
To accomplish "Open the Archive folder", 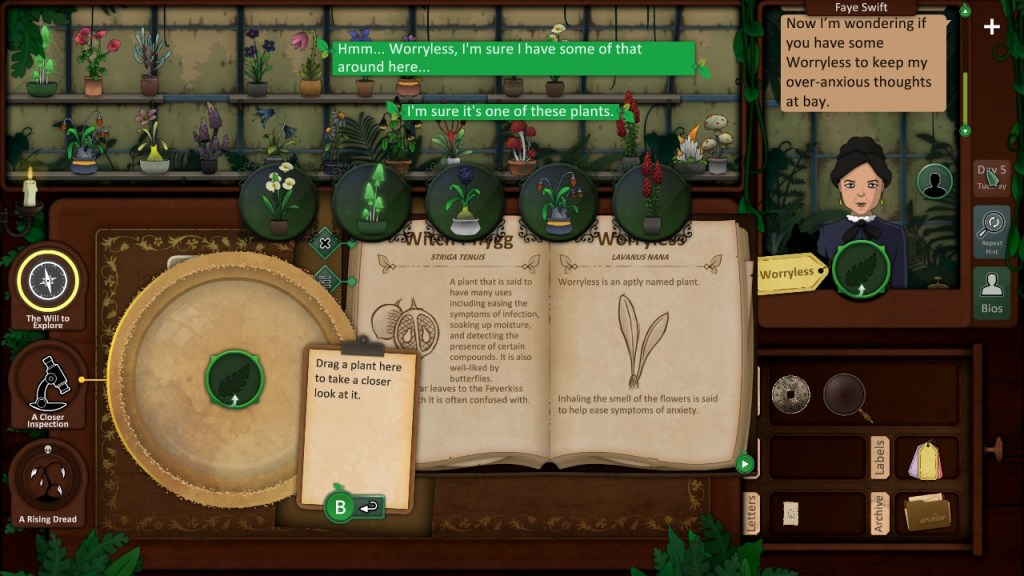I will pos(927,513).
